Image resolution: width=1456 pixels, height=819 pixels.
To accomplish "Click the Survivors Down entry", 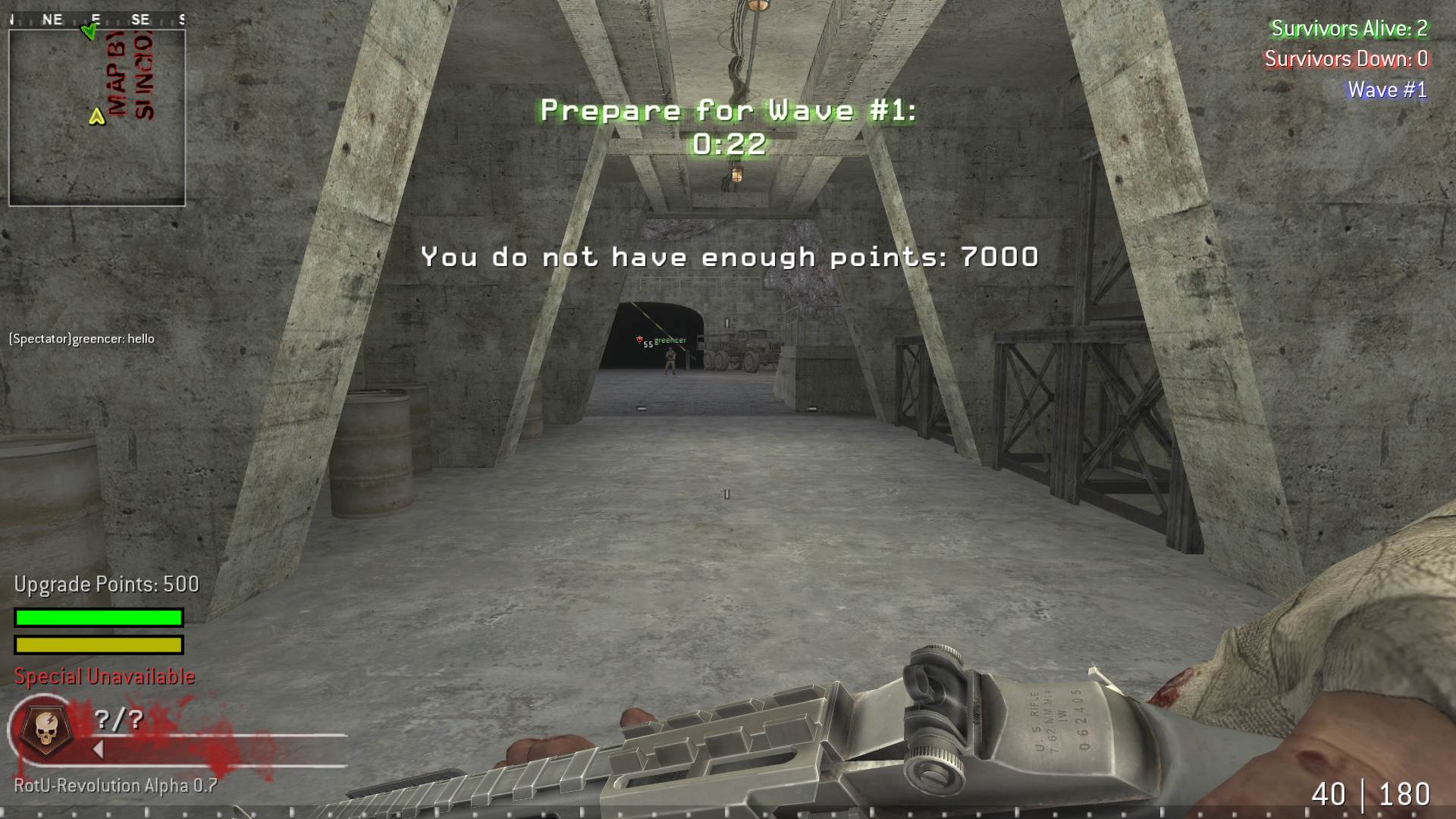I will pyautogui.click(x=1346, y=59).
